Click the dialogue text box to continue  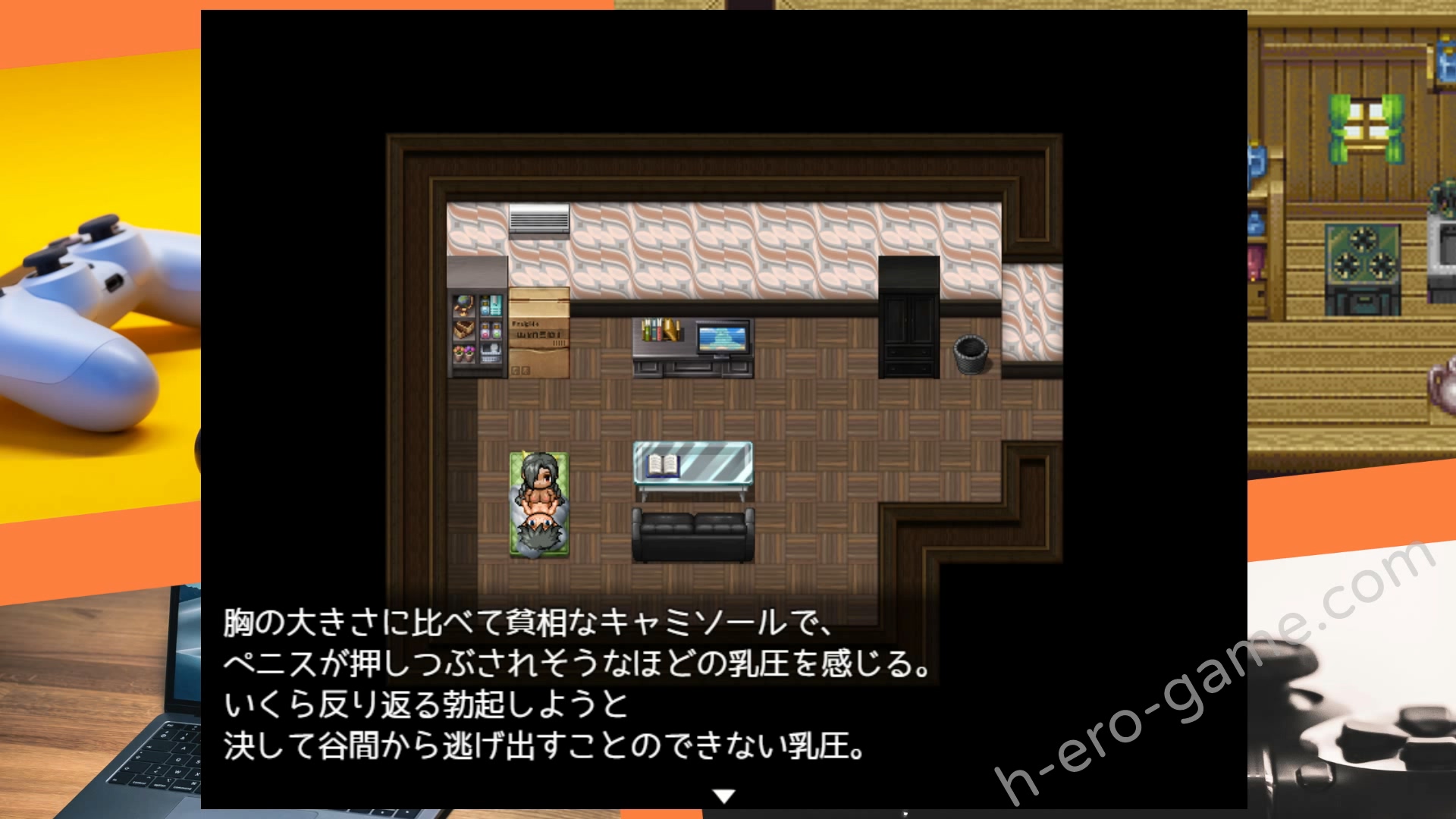(576, 682)
